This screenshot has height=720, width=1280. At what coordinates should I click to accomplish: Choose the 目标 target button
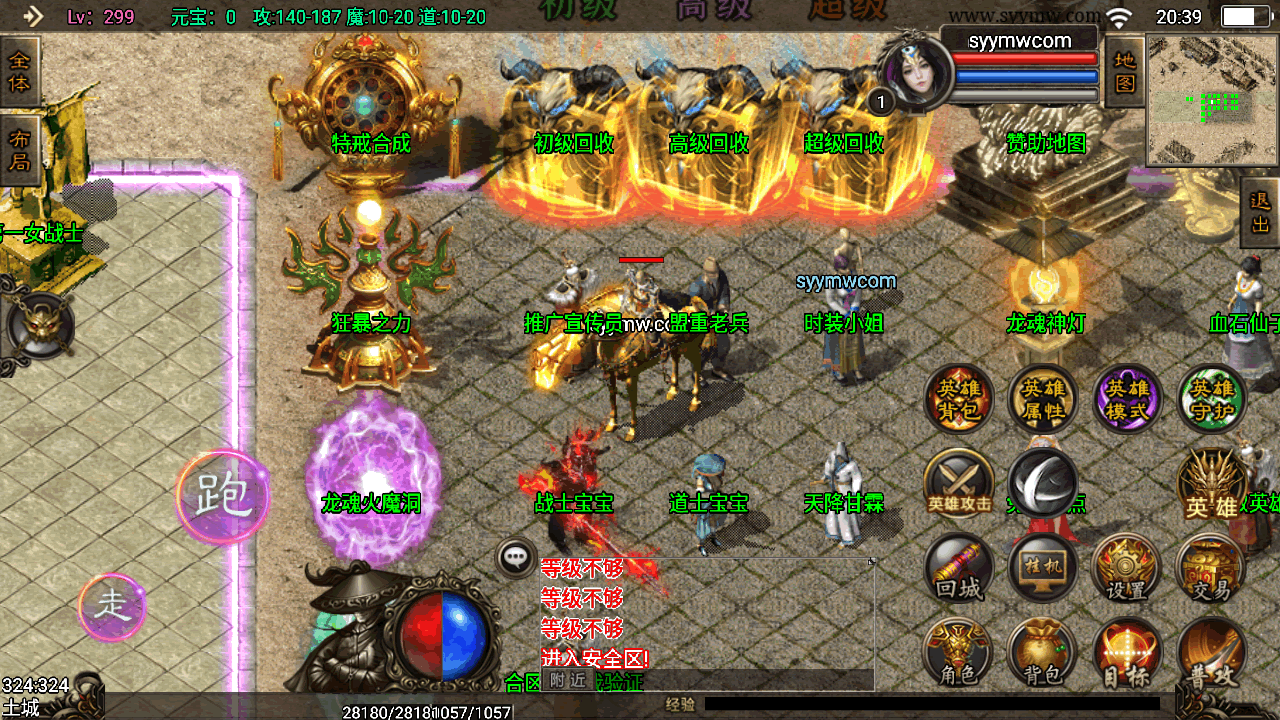click(x=1127, y=653)
